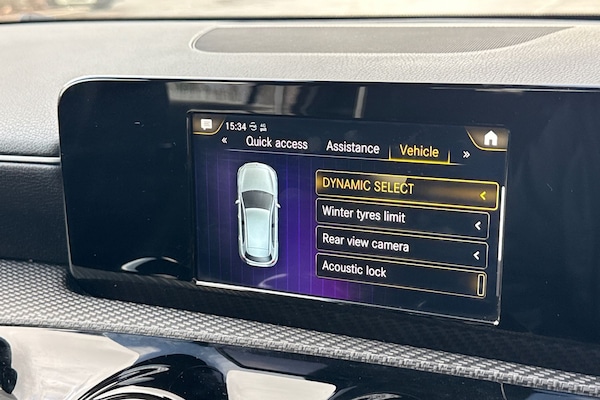This screenshot has width=600, height=400.
Task: Switch to the Assistance tab
Action: [x=352, y=148]
